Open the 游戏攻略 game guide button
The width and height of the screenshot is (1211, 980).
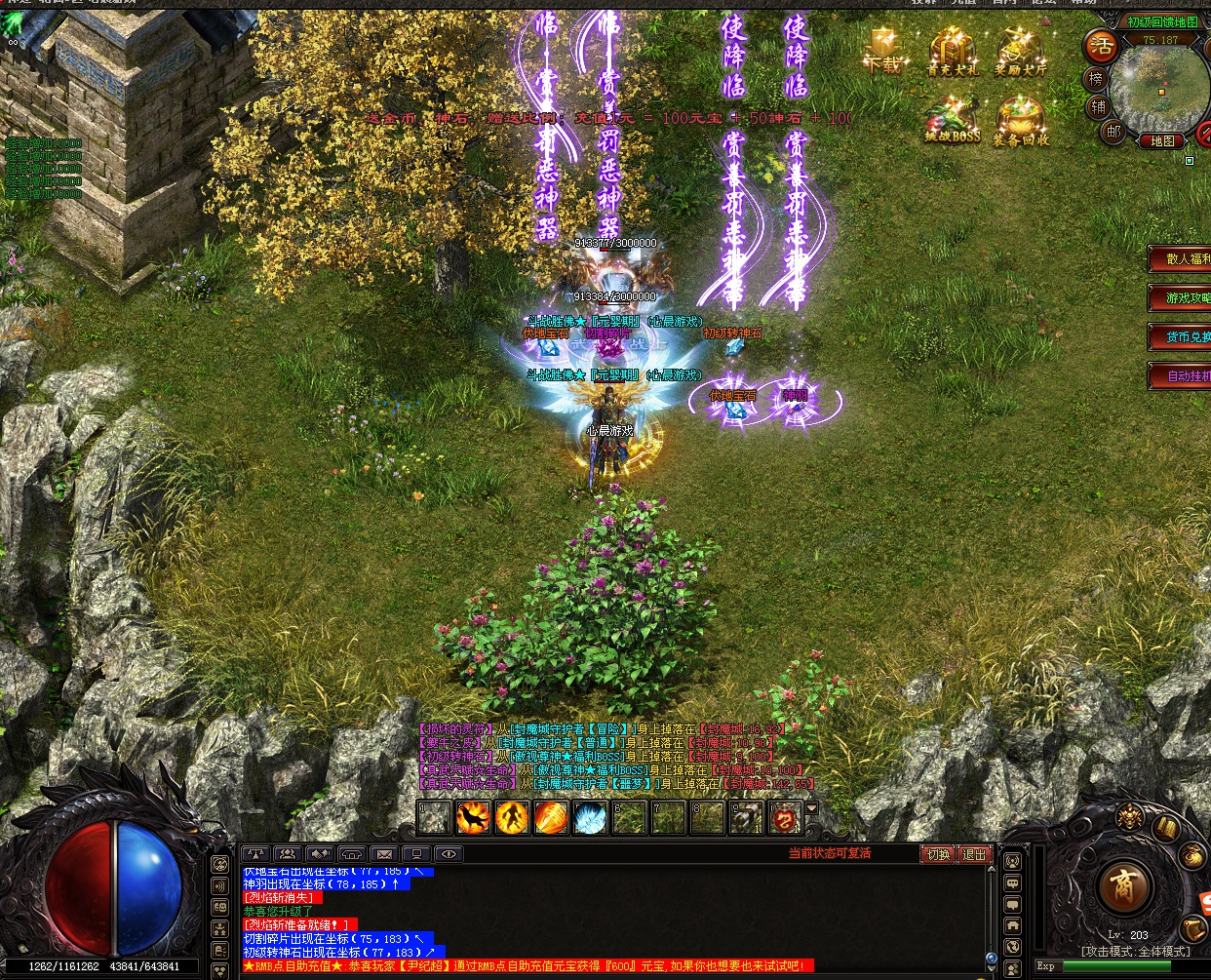pyautogui.click(x=1184, y=297)
